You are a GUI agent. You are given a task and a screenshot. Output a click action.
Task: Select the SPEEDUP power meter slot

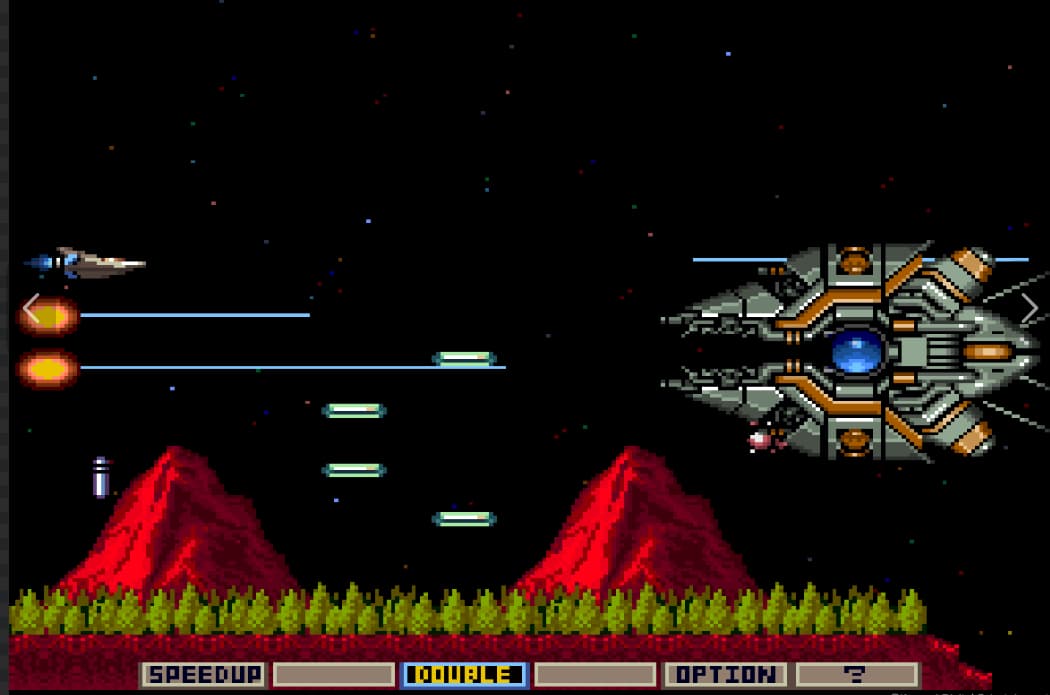pos(204,675)
